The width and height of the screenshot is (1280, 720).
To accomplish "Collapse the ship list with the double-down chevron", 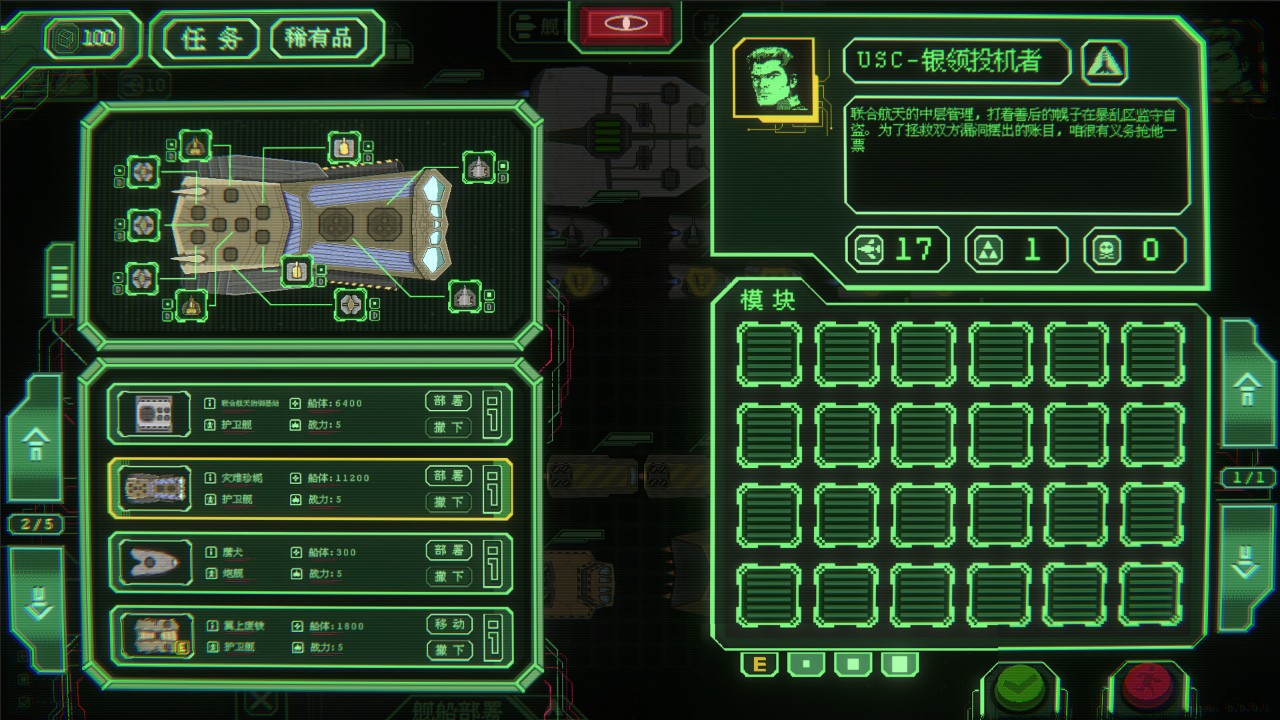I will click(x=37, y=605).
